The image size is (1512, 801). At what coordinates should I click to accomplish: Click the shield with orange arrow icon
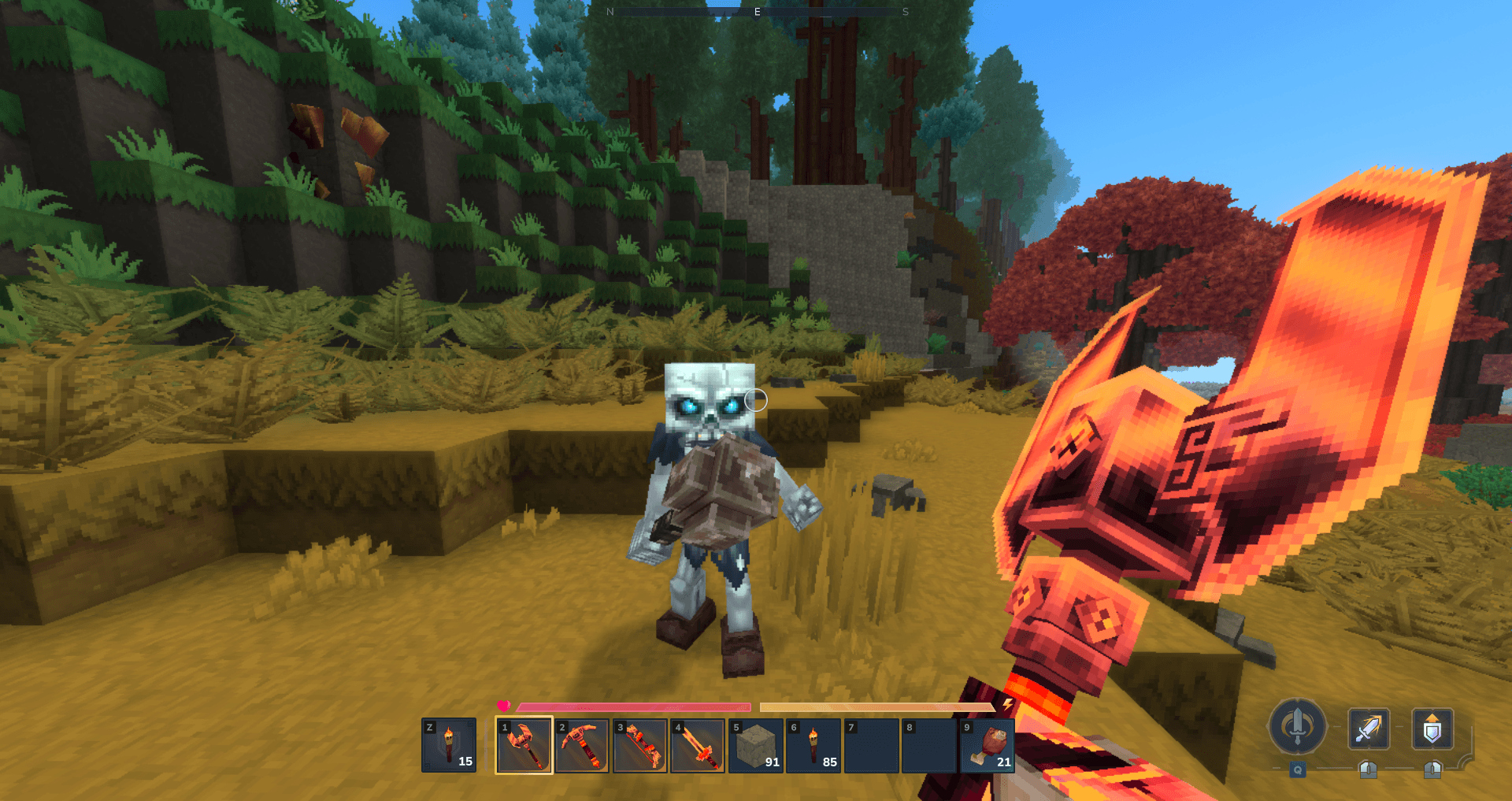pos(1432,729)
